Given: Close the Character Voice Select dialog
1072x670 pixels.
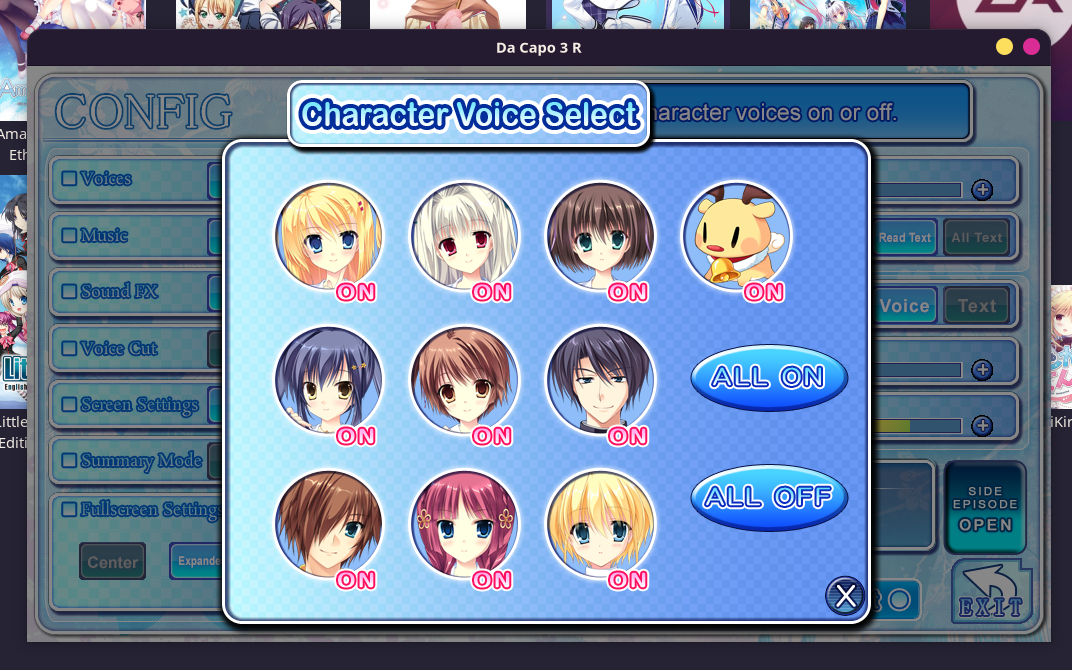Looking at the screenshot, I should [845, 596].
